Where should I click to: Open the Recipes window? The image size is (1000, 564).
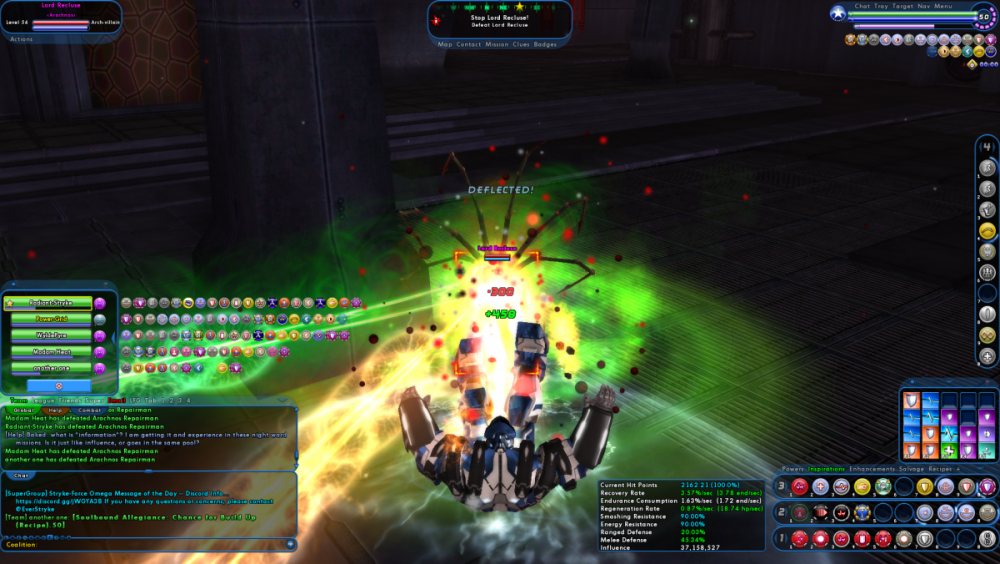point(941,468)
